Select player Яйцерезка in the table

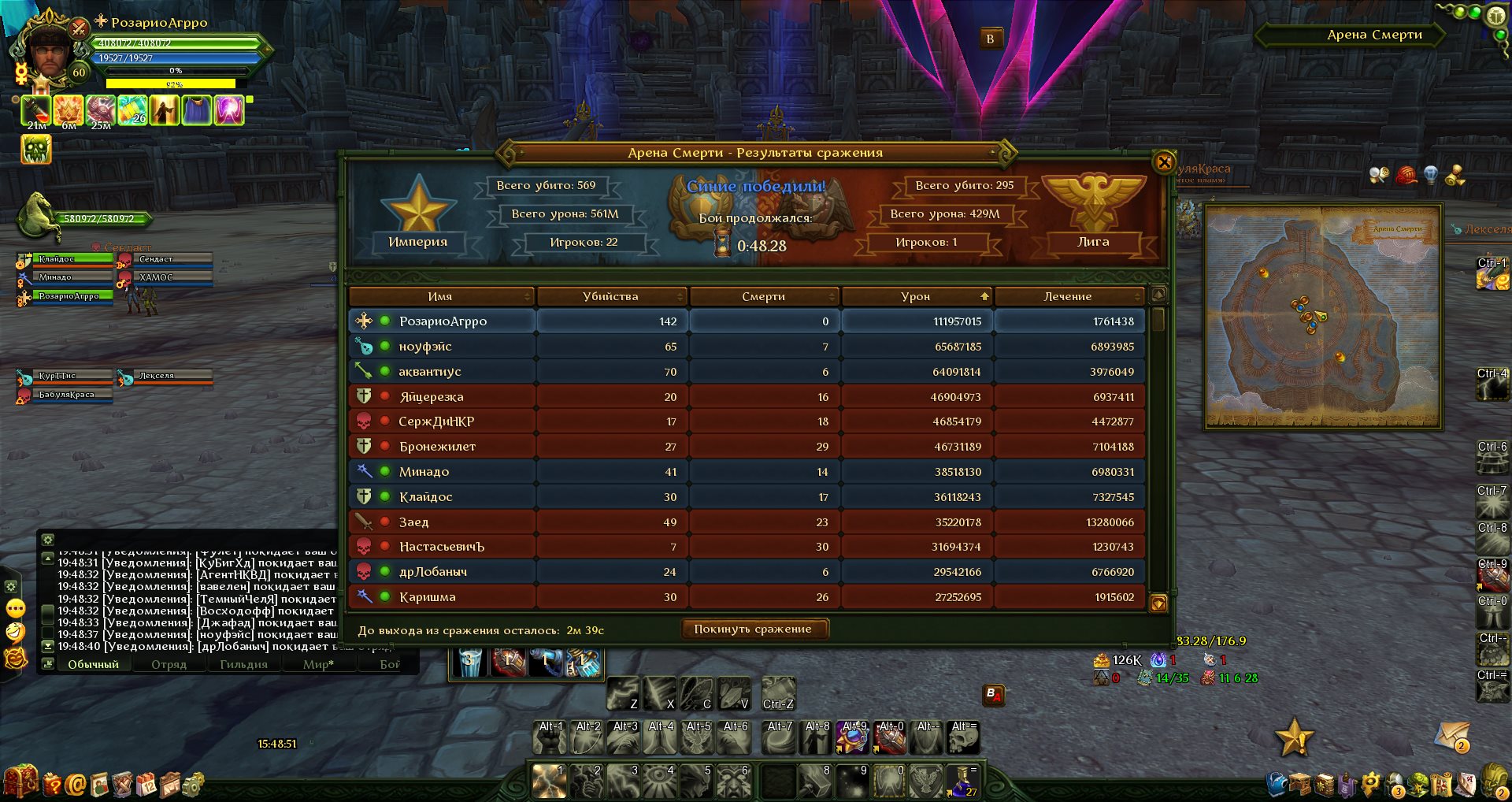click(x=431, y=397)
